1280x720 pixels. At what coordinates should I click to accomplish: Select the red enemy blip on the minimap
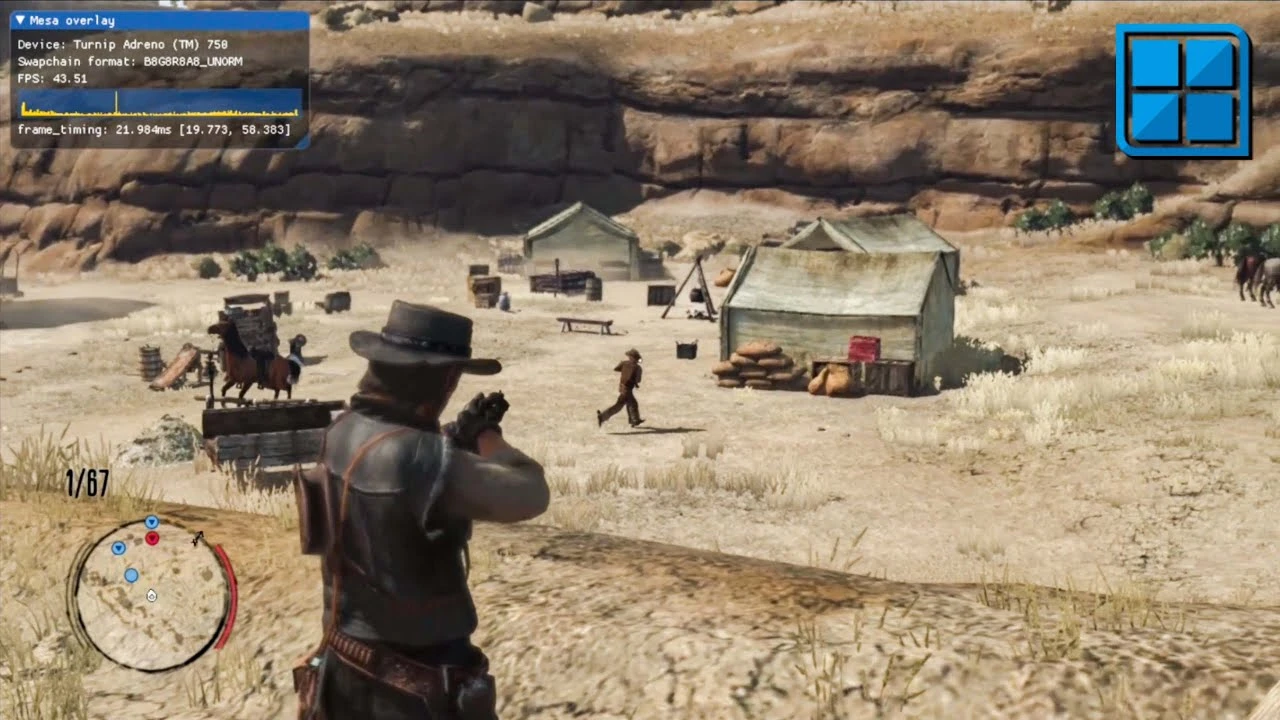(x=152, y=538)
